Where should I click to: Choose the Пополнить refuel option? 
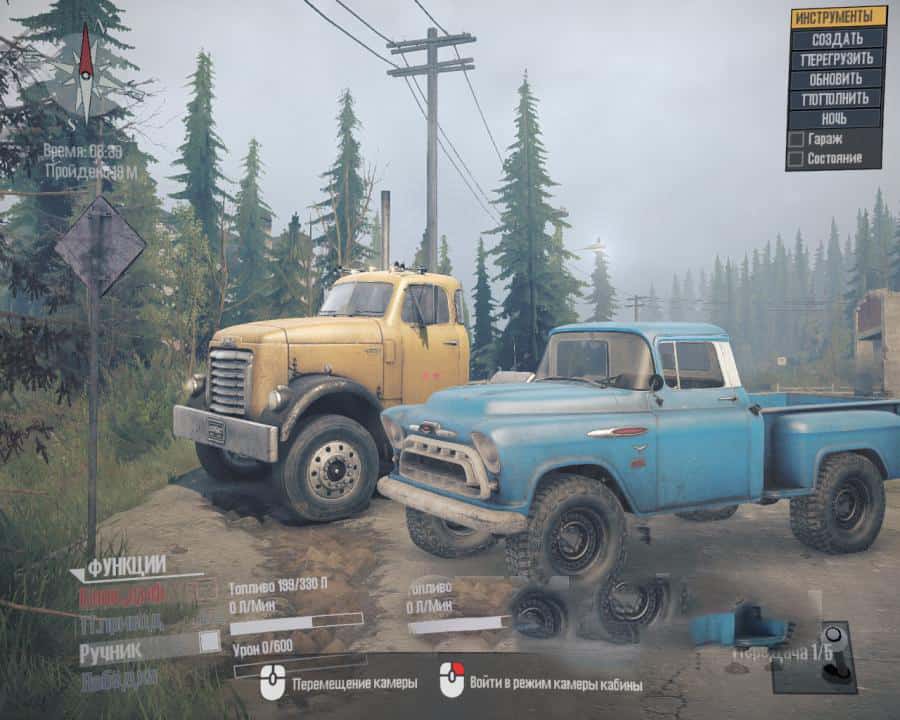(x=838, y=99)
